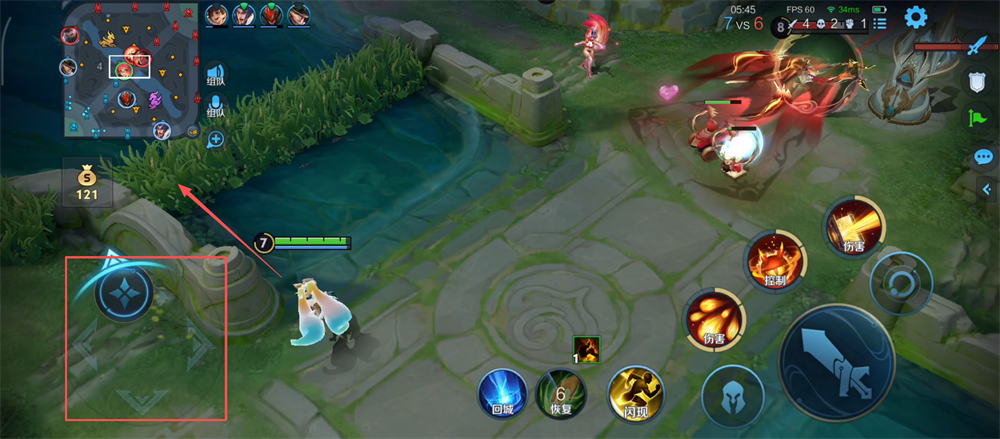Open the settings gear menu

pos(915,17)
